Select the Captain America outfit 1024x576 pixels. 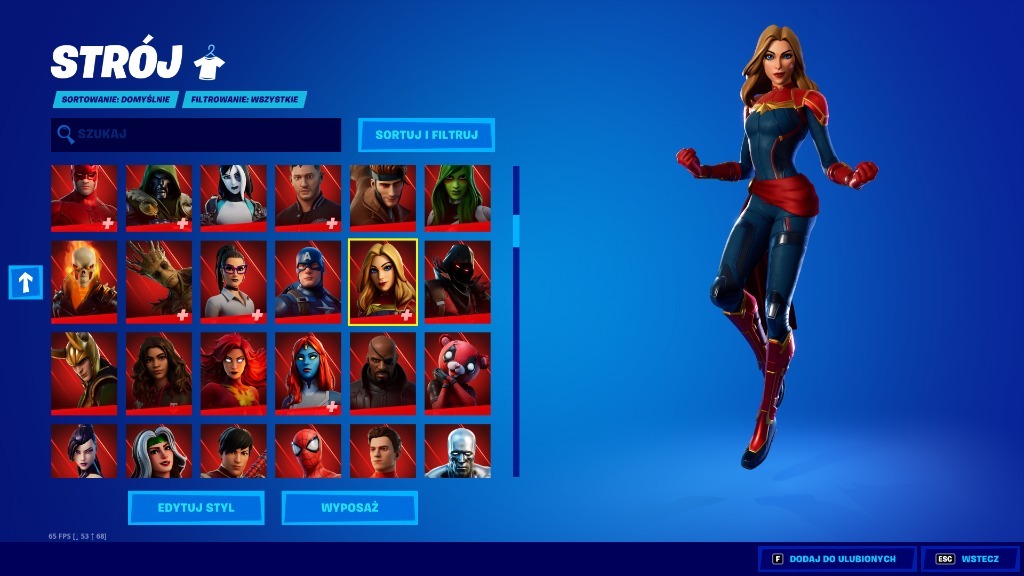[x=308, y=283]
